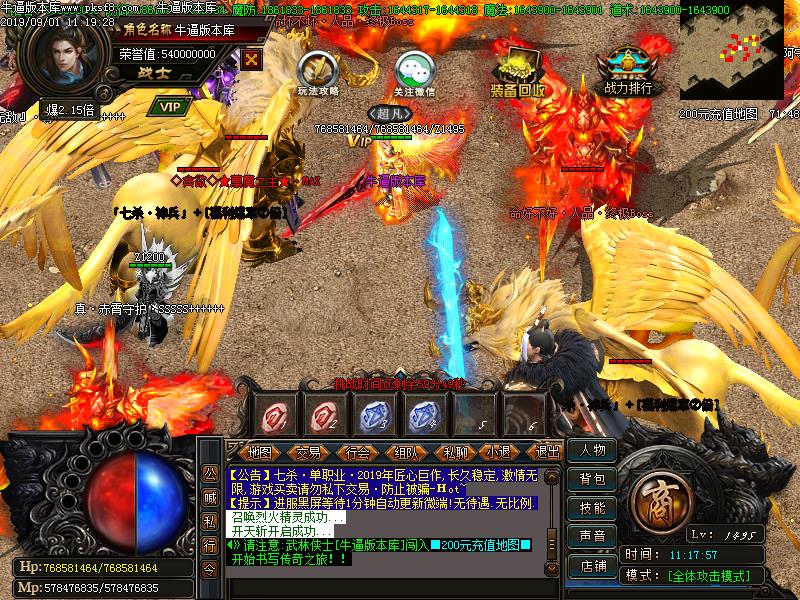The height and width of the screenshot is (600, 800).
Task: Show the 战力排行 power ranking
Action: coord(628,68)
